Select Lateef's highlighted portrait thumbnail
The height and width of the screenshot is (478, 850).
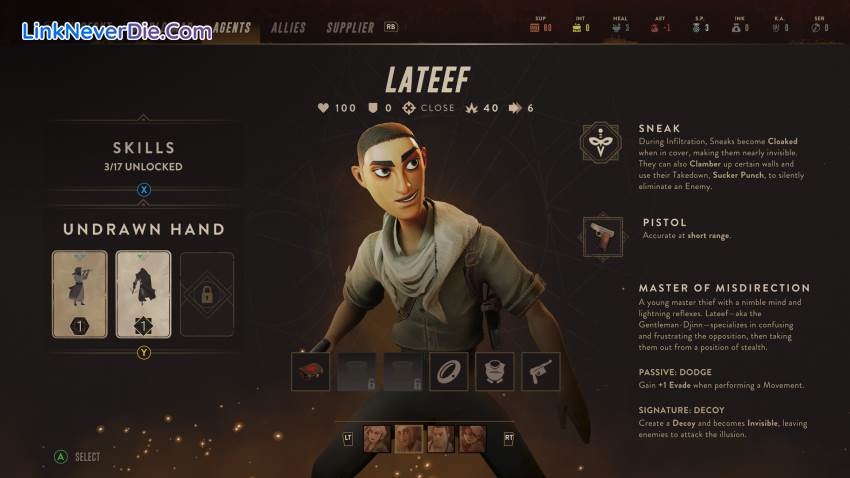click(408, 438)
